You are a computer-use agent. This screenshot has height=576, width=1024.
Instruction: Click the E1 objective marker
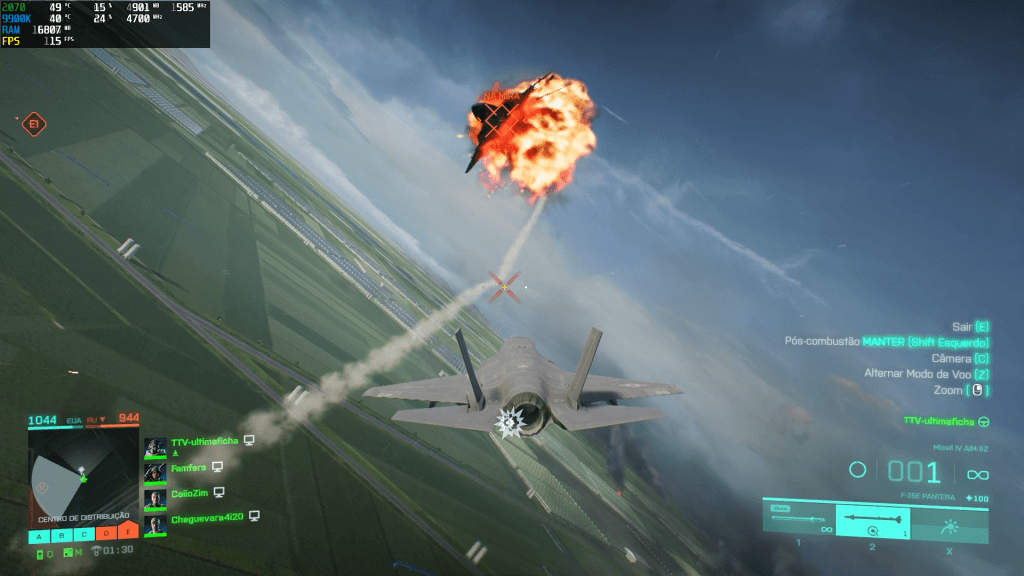point(34,124)
